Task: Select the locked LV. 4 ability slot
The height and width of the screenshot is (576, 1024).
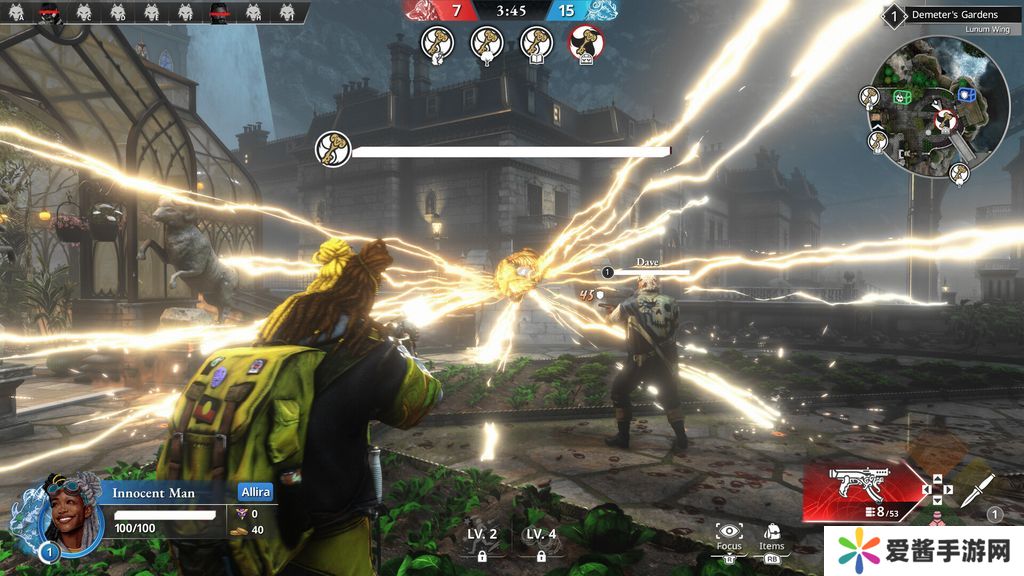Action: coord(541,543)
